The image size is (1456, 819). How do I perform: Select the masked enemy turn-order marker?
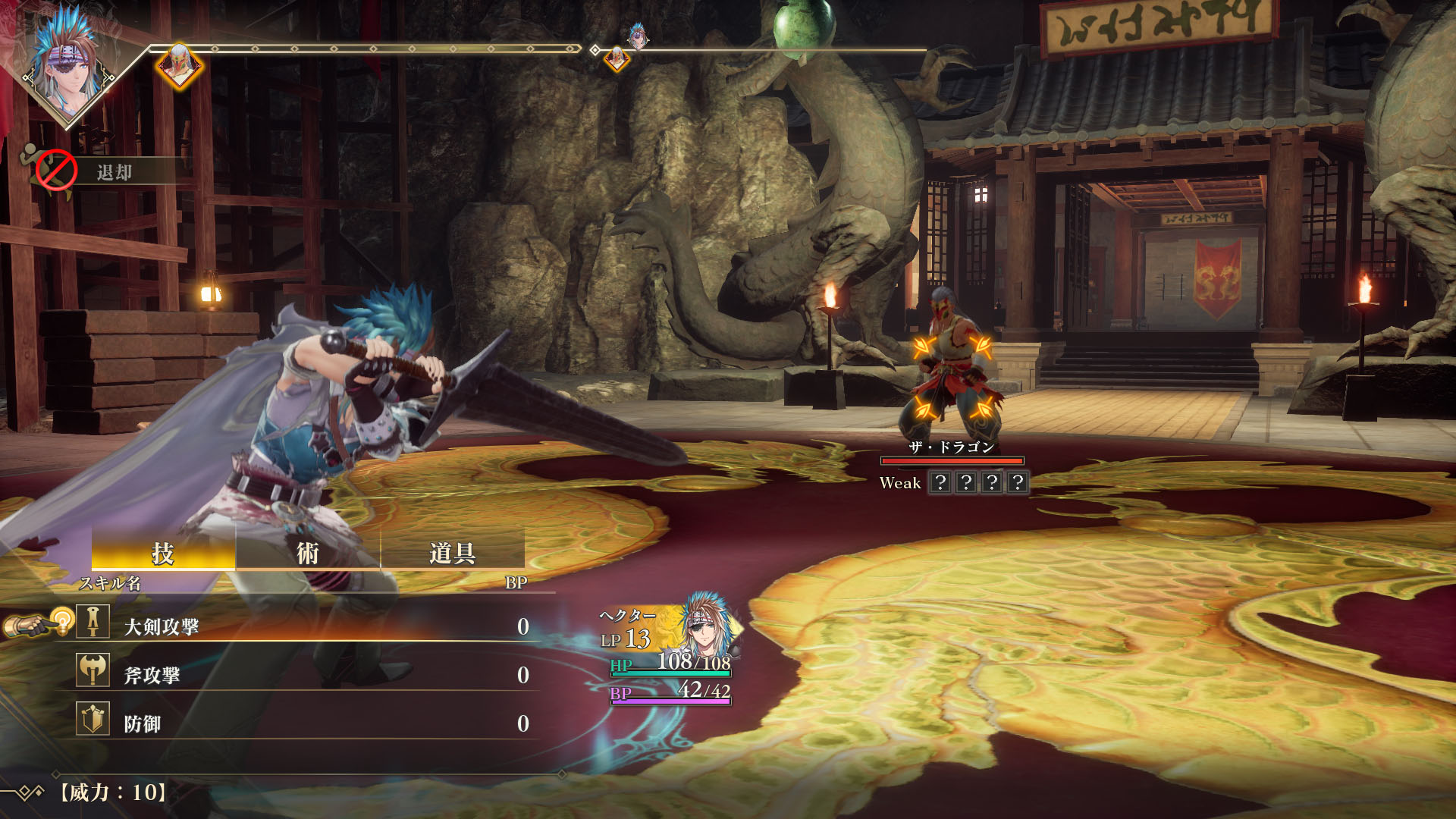coord(179,65)
